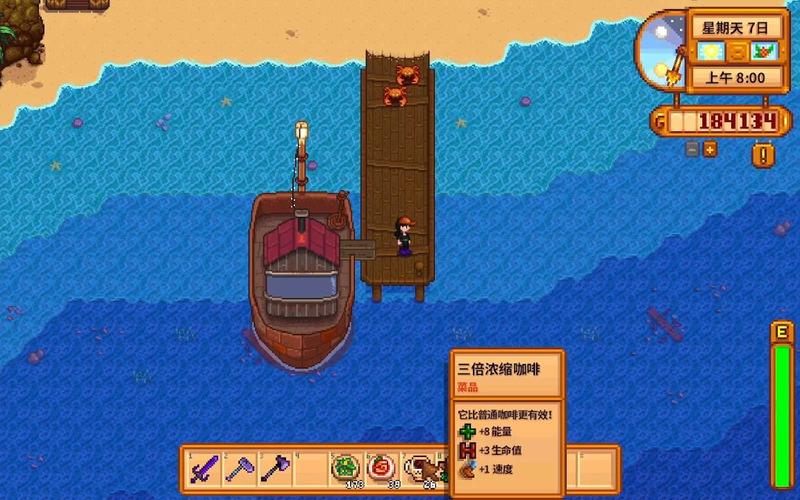Click the zoom-in plus button
Image resolution: width=800 pixels, height=500 pixels.
[x=710, y=149]
